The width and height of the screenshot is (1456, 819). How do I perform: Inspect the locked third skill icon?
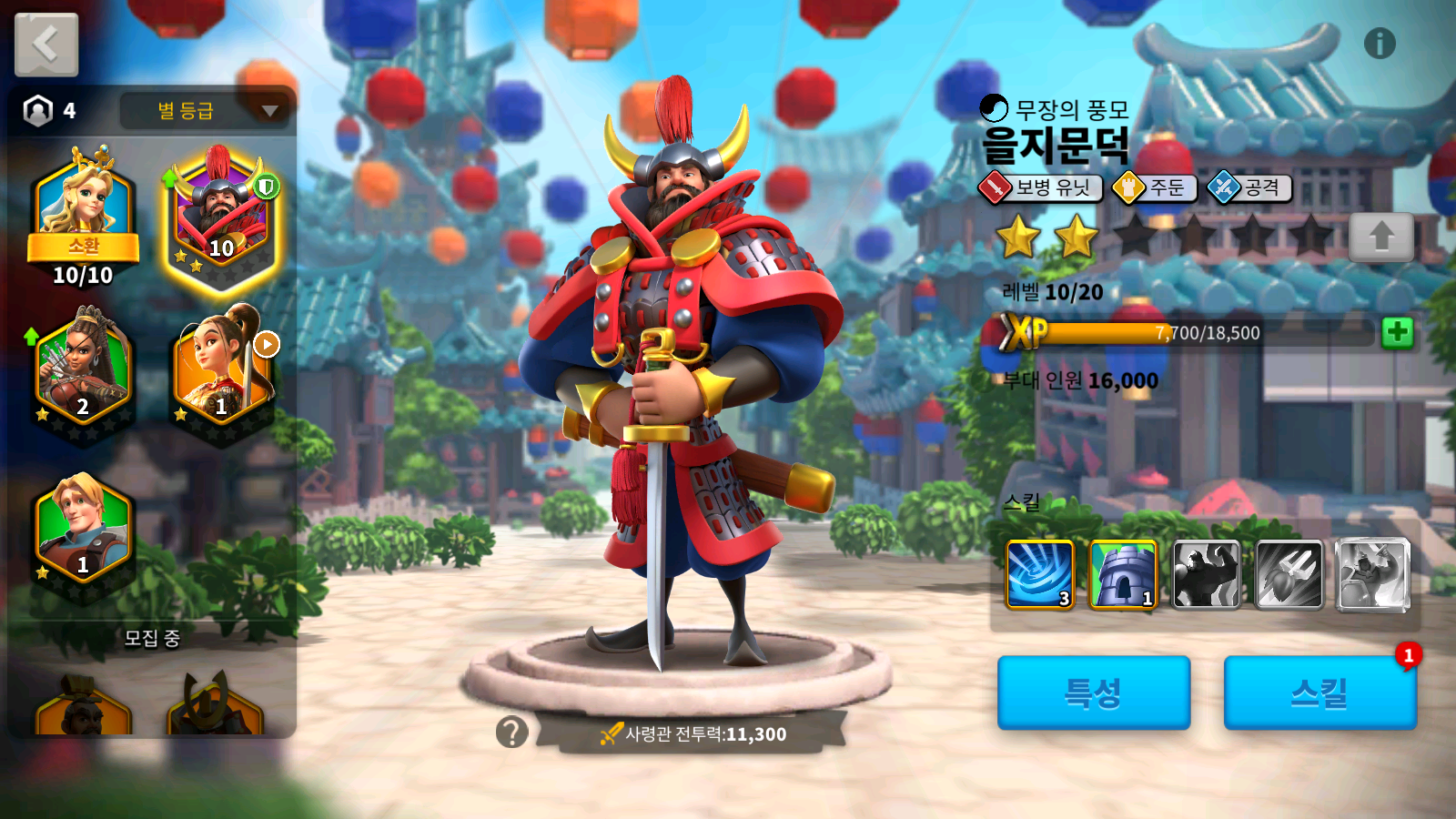(1206, 574)
